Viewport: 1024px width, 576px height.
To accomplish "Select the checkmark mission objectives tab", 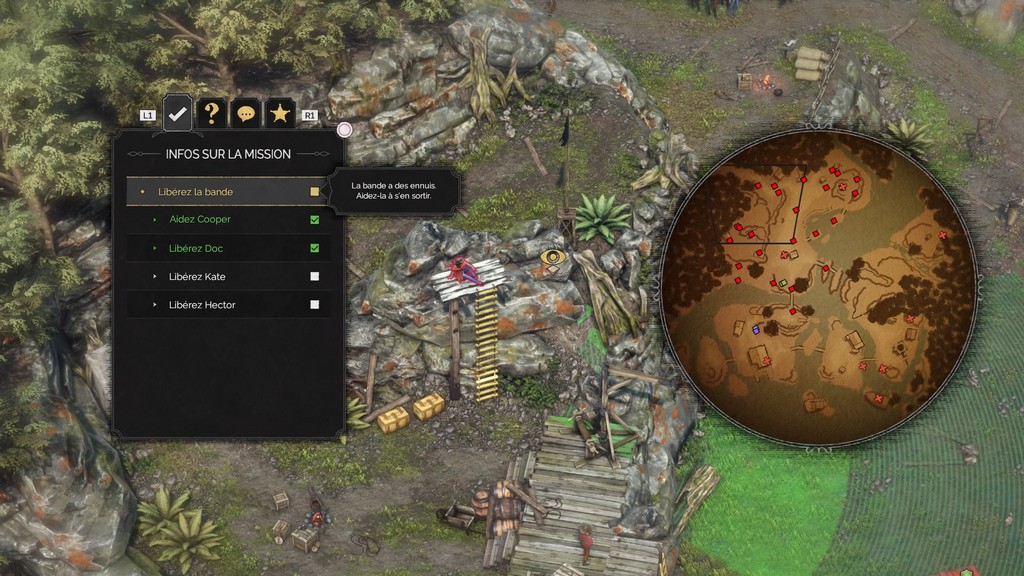I will pos(177,114).
